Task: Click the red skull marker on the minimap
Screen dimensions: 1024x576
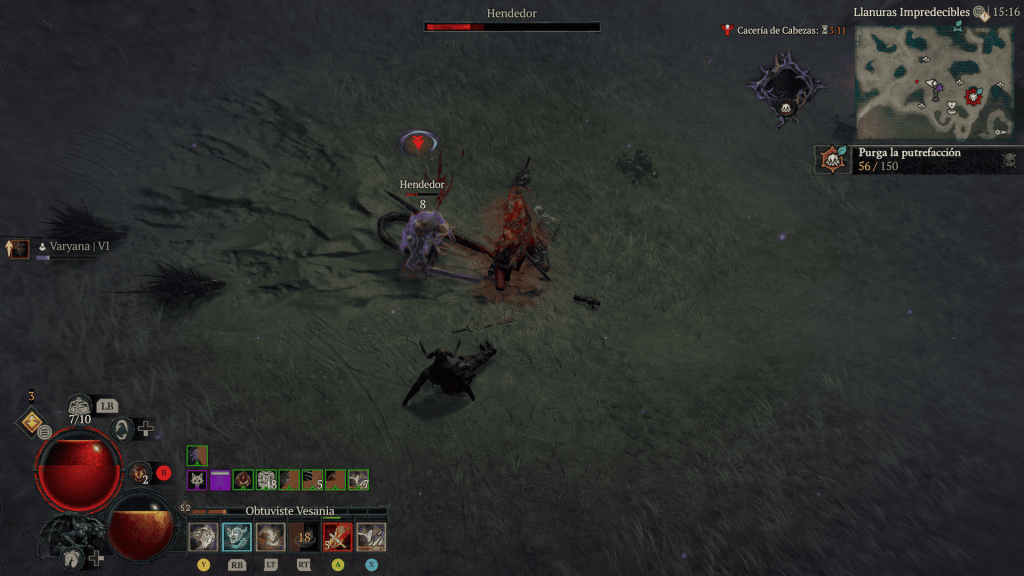Action: point(973,95)
